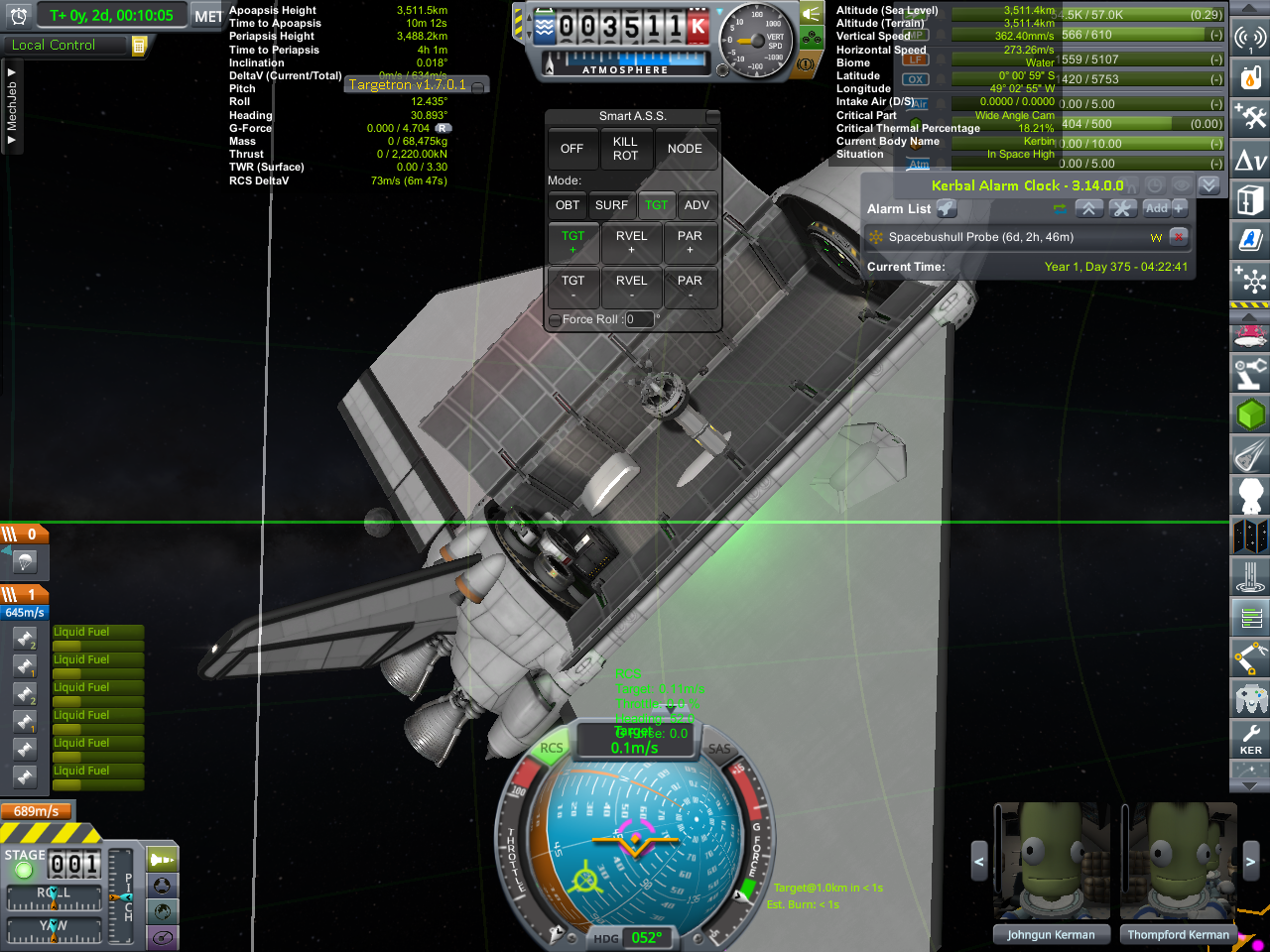This screenshot has width=1270, height=952.
Task: Open Kerbal Alarm Clock settings wrench
Action: point(1122,208)
